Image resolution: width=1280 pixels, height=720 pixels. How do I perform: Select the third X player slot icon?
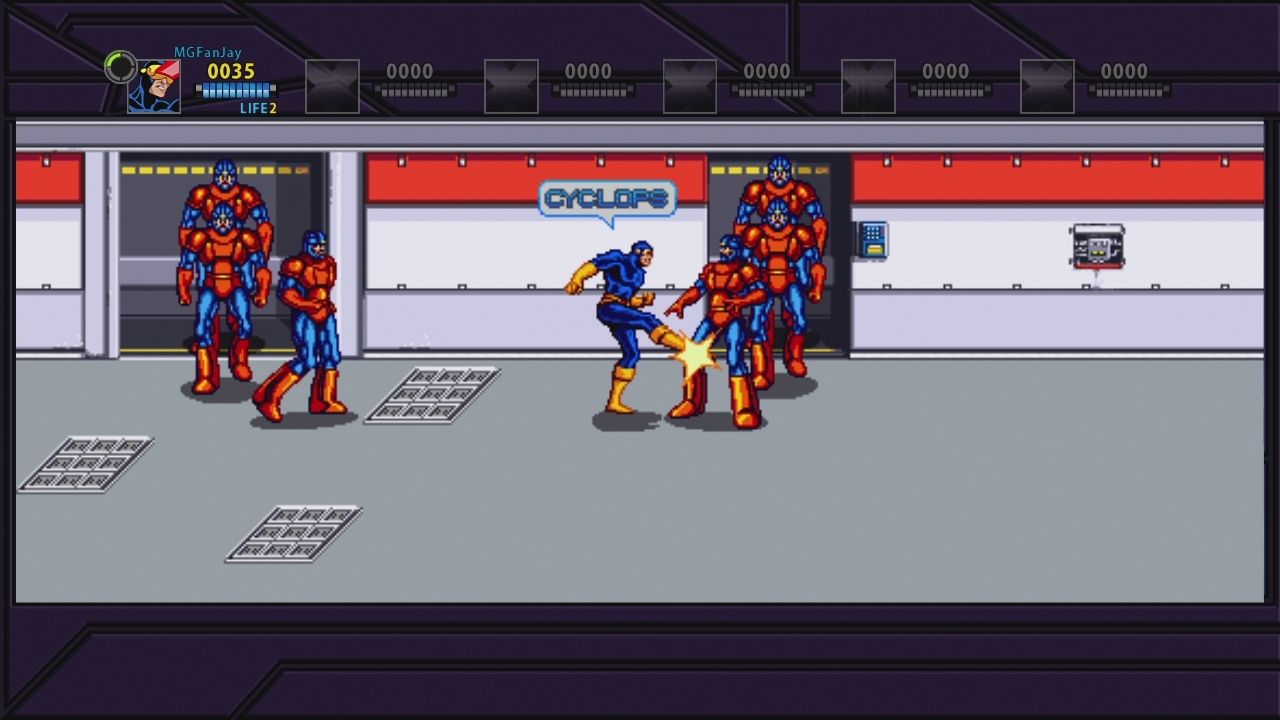point(688,87)
